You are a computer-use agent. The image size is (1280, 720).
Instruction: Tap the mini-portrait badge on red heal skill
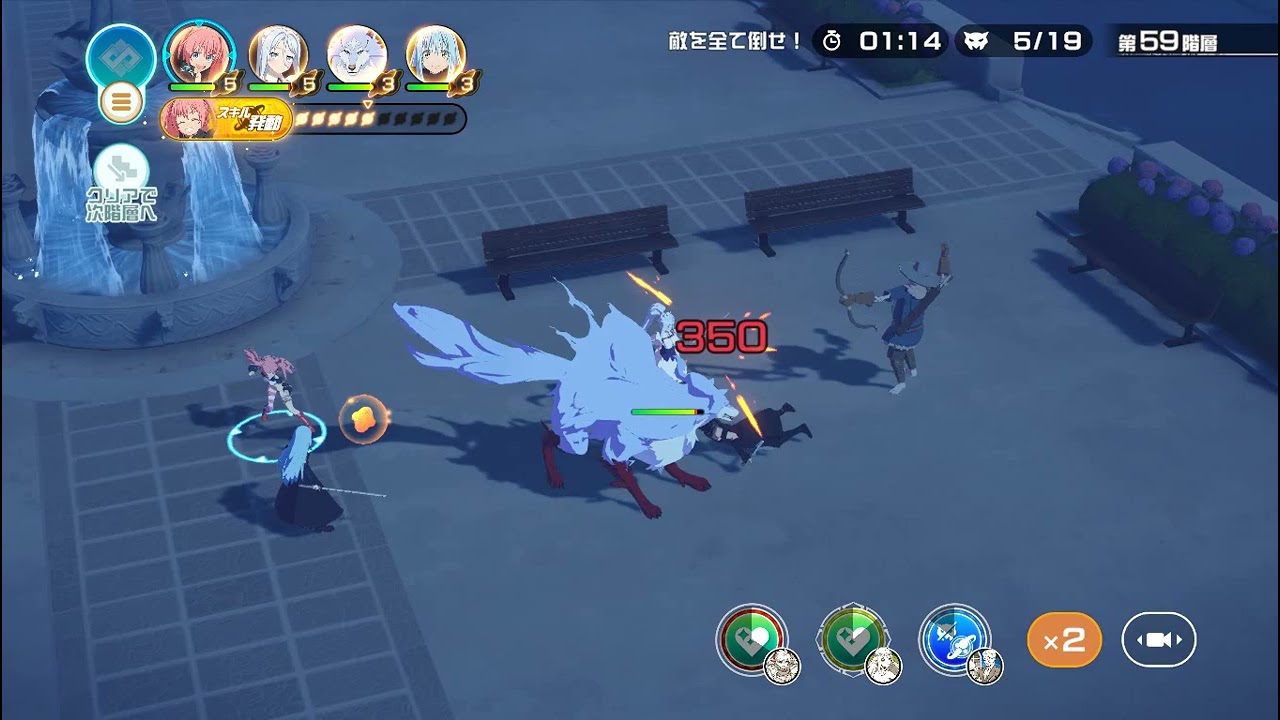coord(782,666)
